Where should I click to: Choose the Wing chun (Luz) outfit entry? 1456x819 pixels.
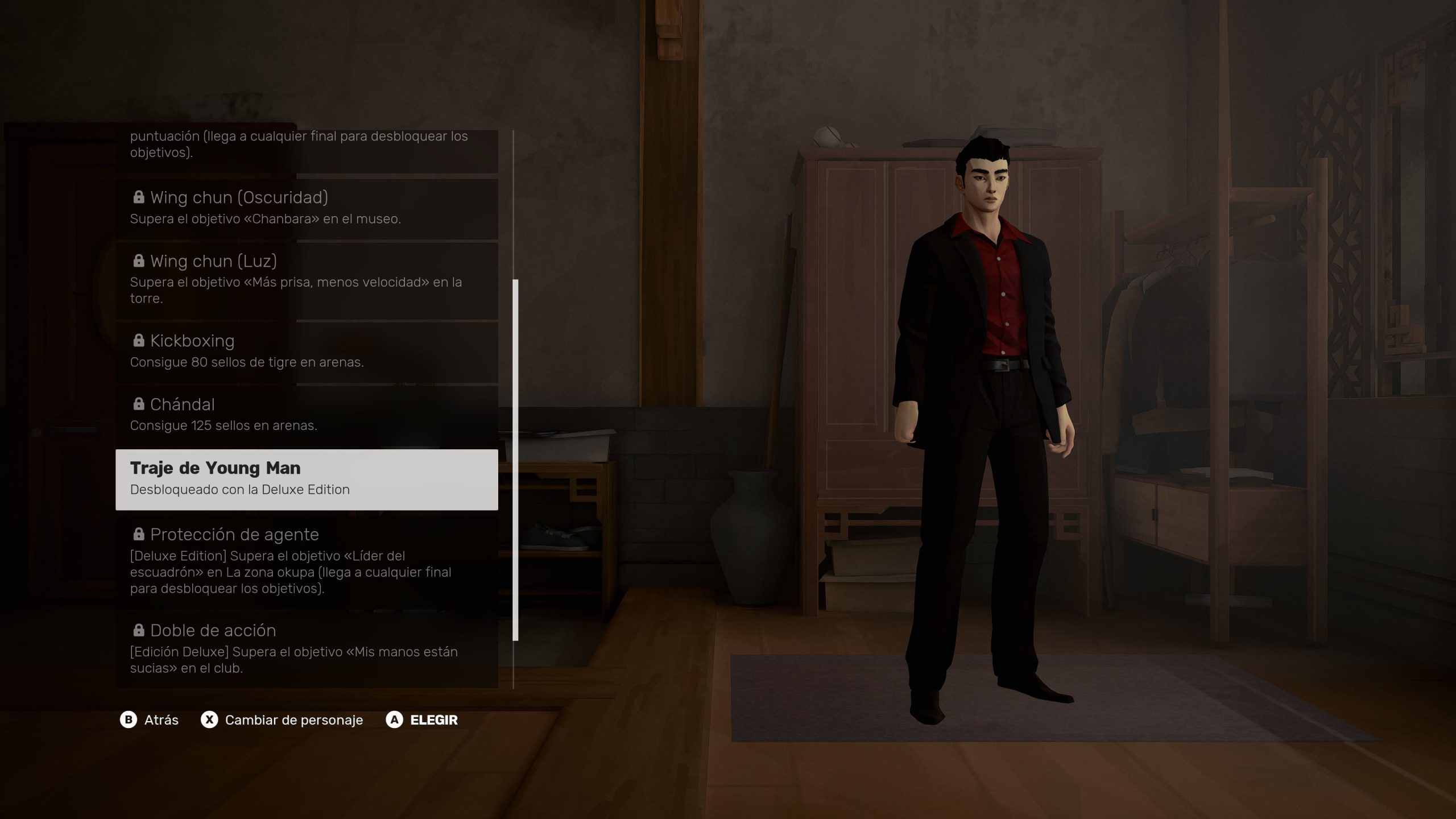coord(307,280)
